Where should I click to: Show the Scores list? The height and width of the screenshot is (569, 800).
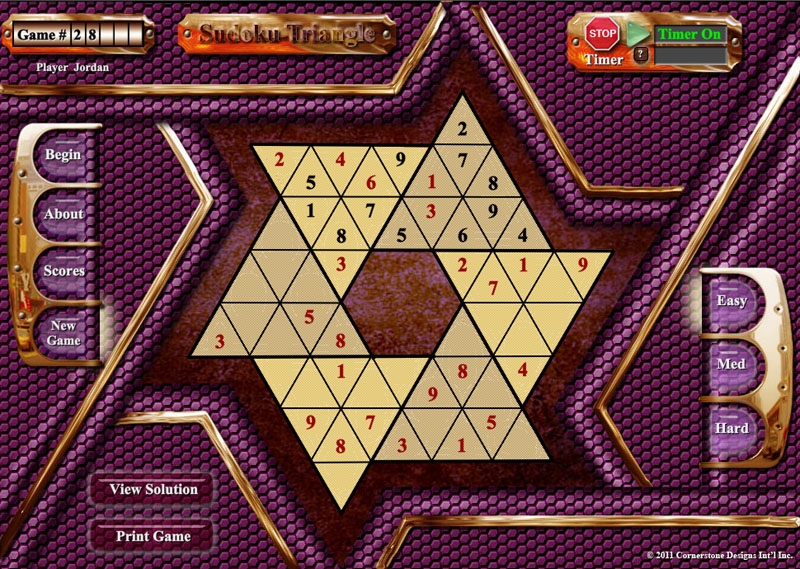point(64,271)
